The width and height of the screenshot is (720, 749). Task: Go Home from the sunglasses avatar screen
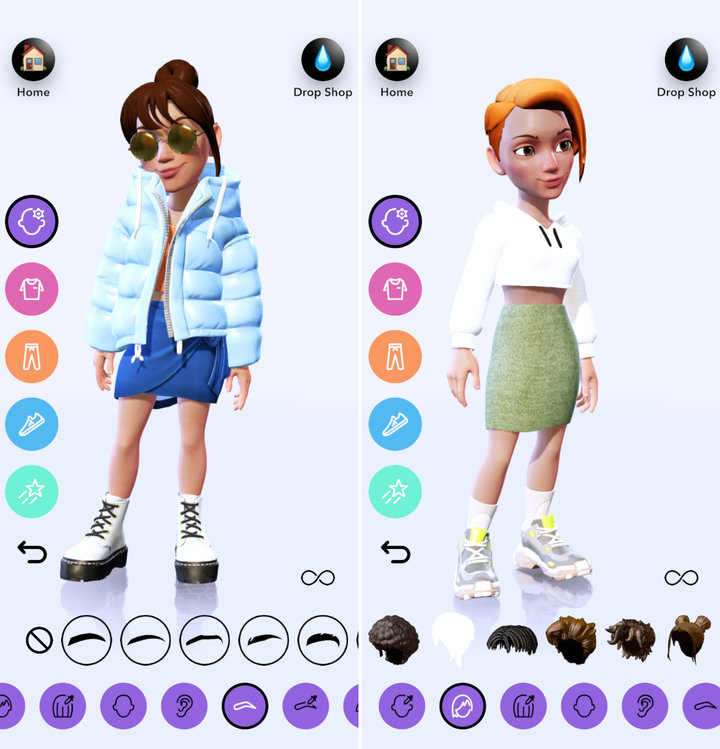[x=33, y=61]
